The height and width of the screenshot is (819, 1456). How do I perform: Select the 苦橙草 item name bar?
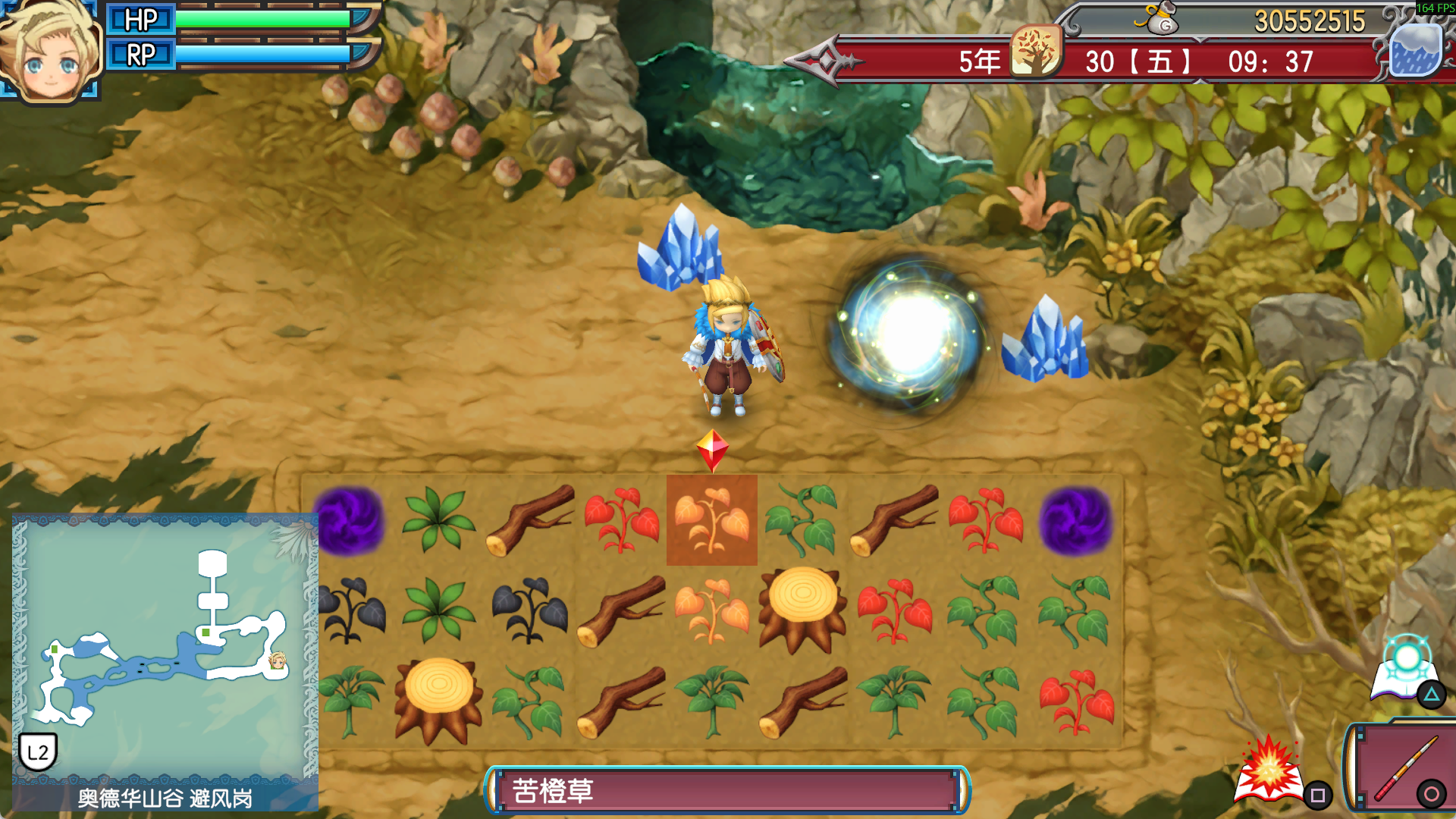point(726,790)
